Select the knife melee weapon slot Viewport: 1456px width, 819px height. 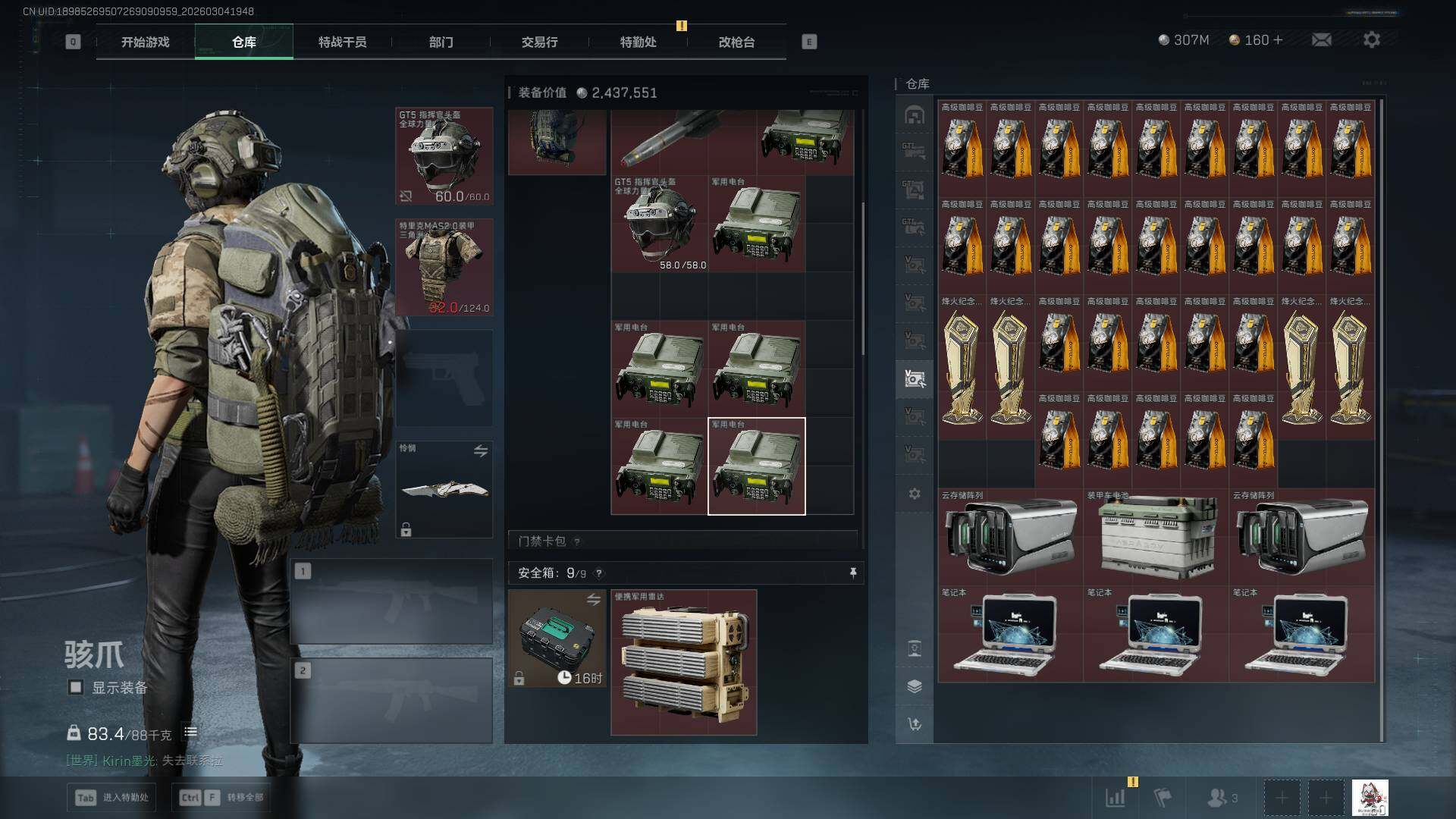pyautogui.click(x=444, y=490)
